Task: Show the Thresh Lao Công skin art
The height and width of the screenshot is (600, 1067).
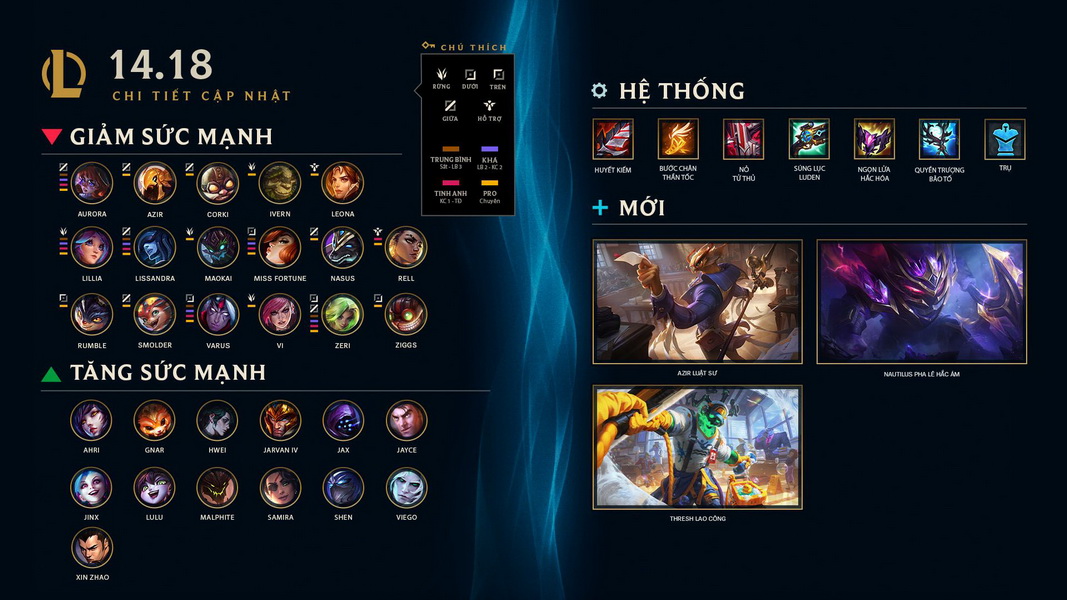Action: pyautogui.click(x=697, y=447)
